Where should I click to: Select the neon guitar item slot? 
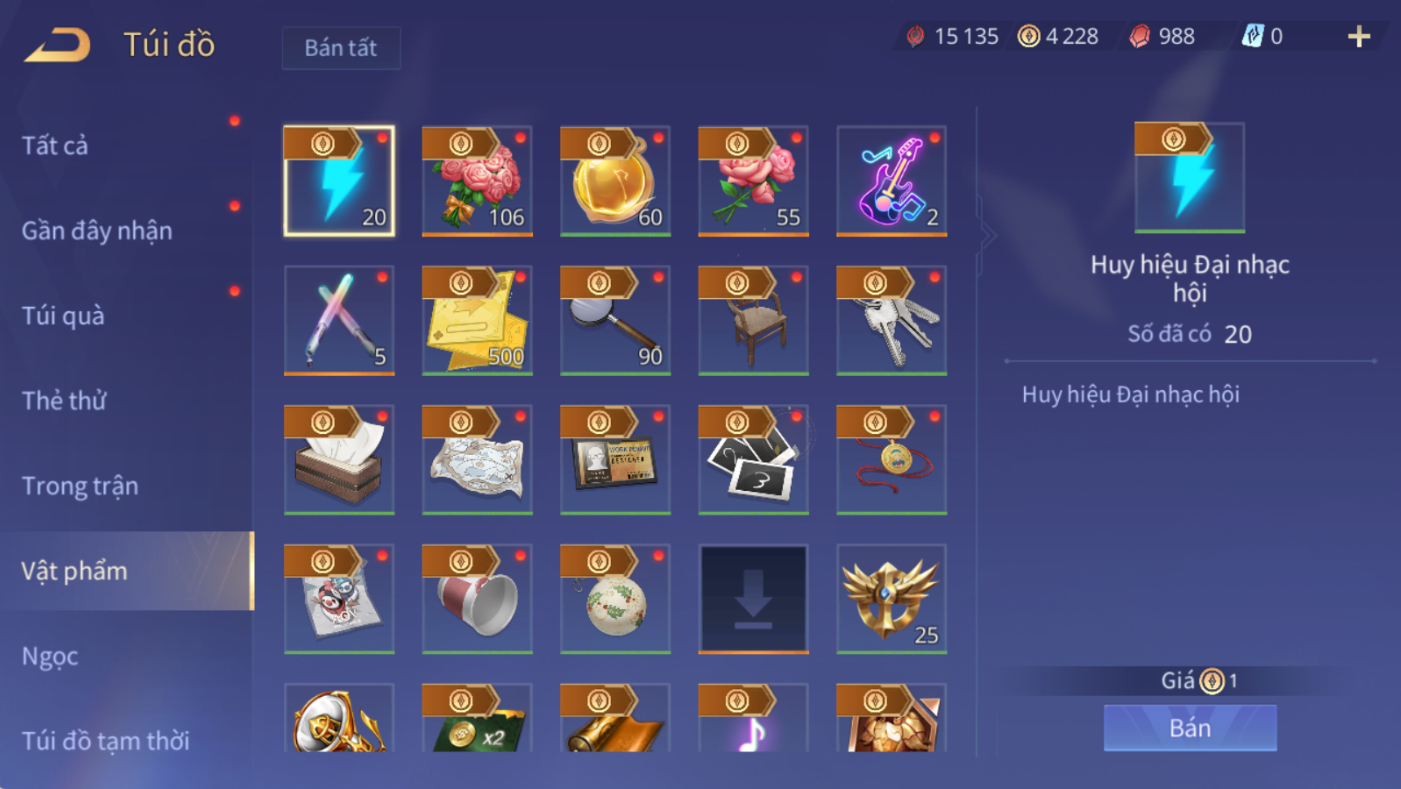pyautogui.click(x=891, y=181)
